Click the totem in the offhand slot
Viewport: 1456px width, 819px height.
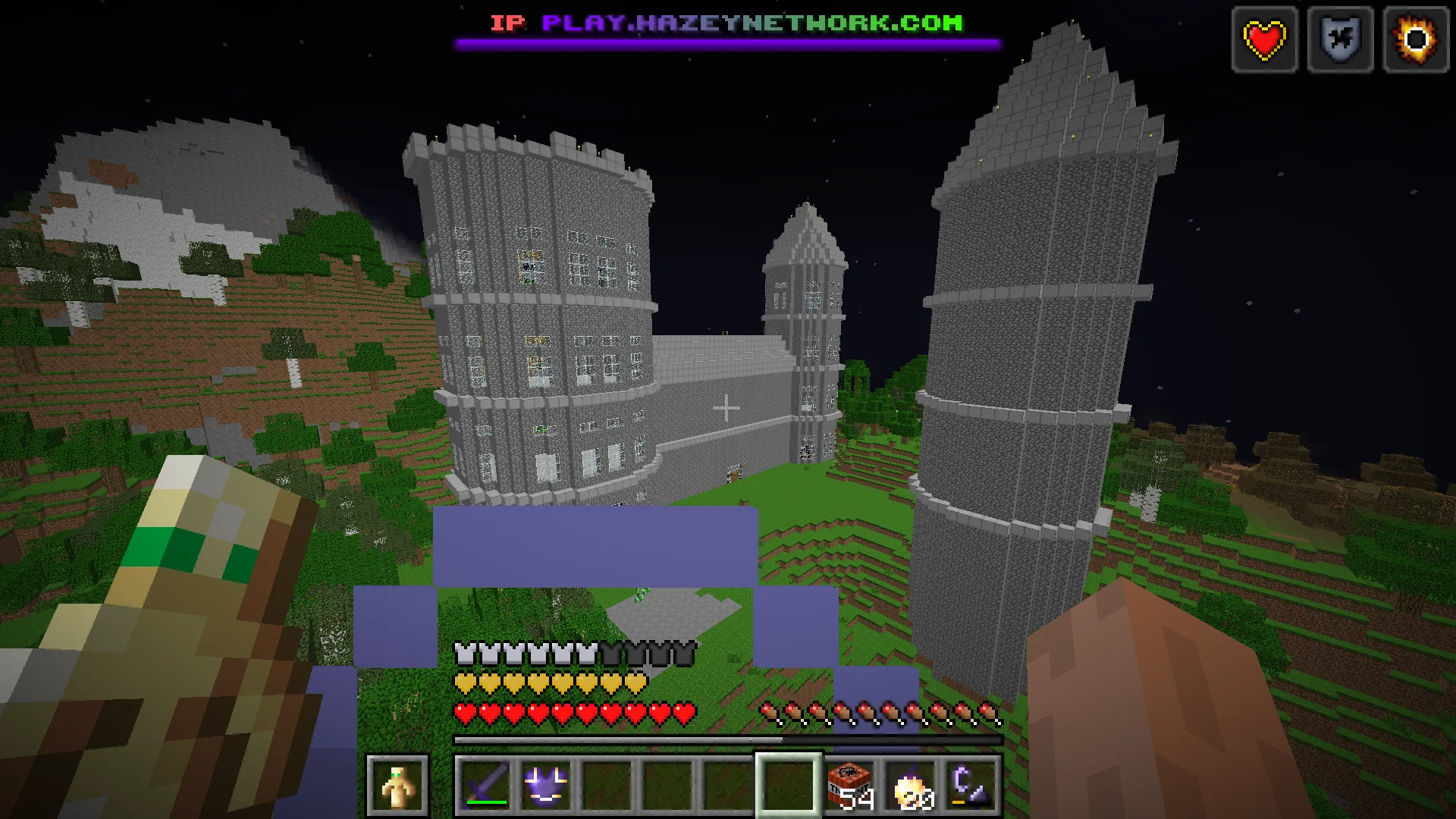click(x=397, y=785)
